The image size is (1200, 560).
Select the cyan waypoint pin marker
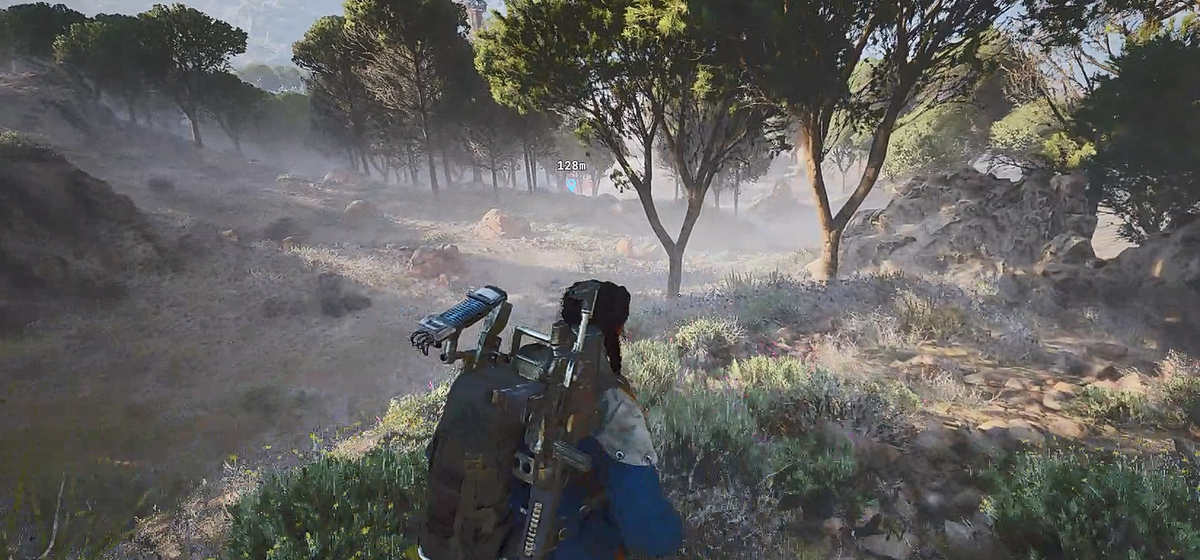pyautogui.click(x=572, y=184)
